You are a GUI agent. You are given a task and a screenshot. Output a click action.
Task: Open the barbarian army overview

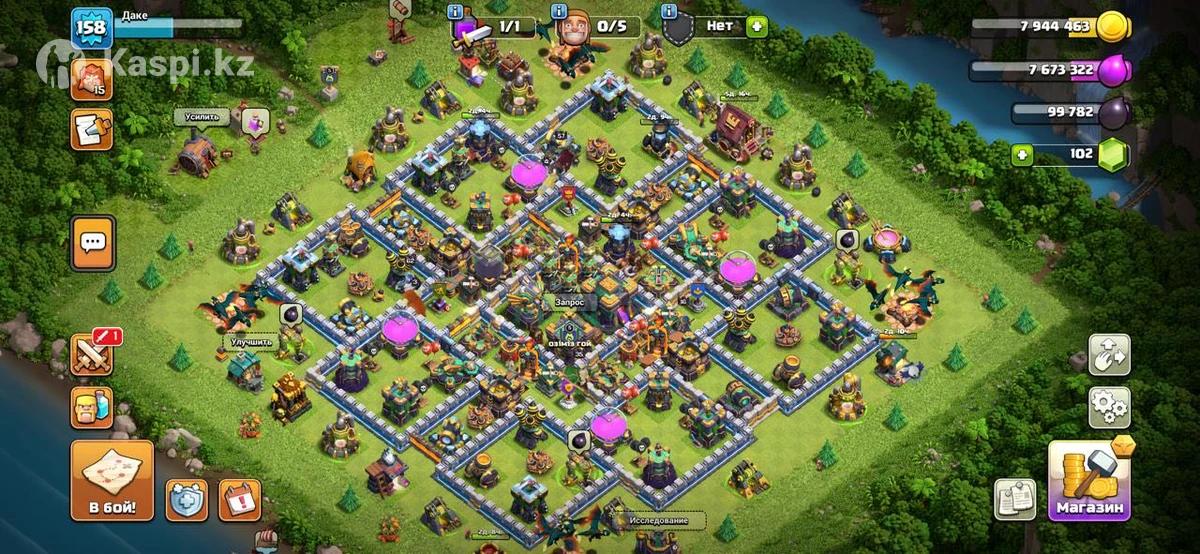point(91,408)
